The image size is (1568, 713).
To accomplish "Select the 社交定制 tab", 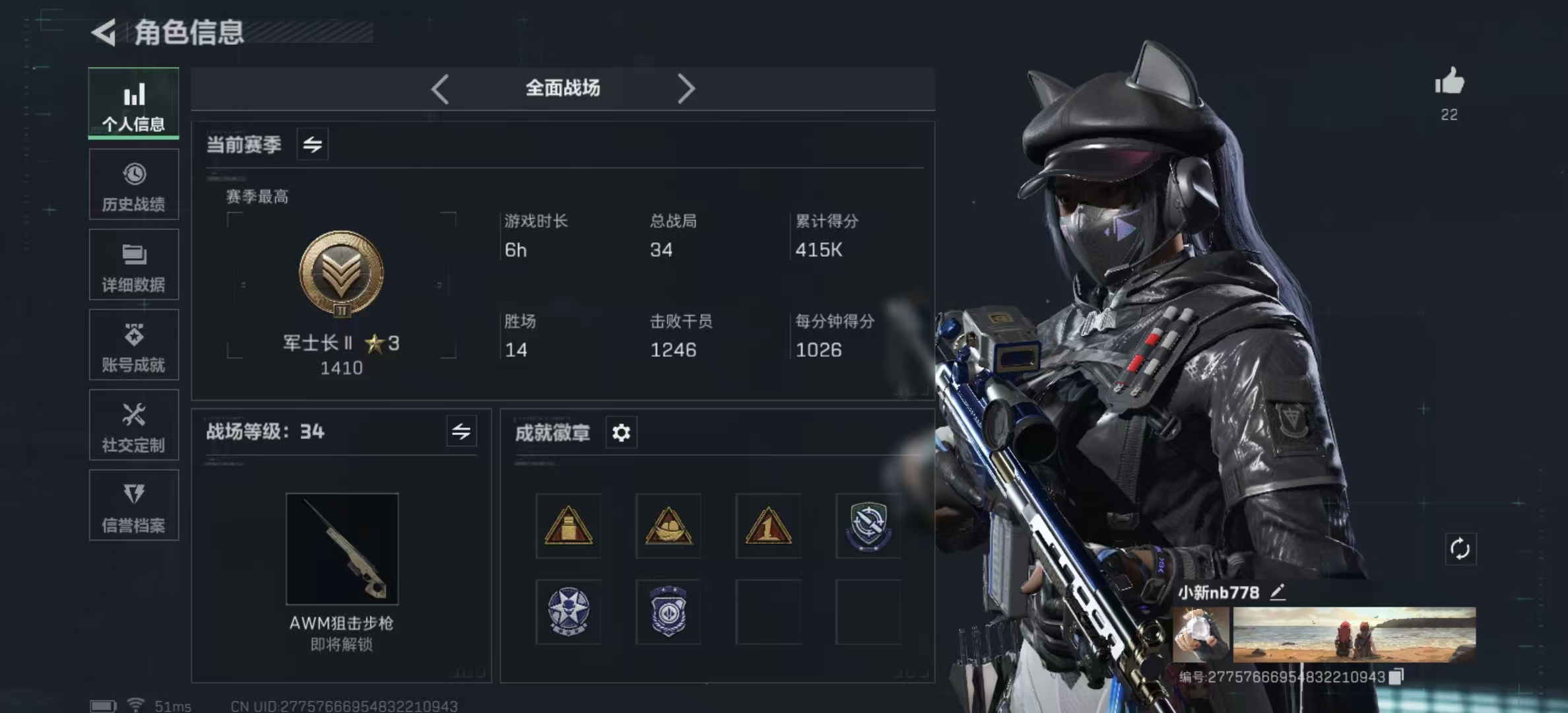I will [x=133, y=425].
